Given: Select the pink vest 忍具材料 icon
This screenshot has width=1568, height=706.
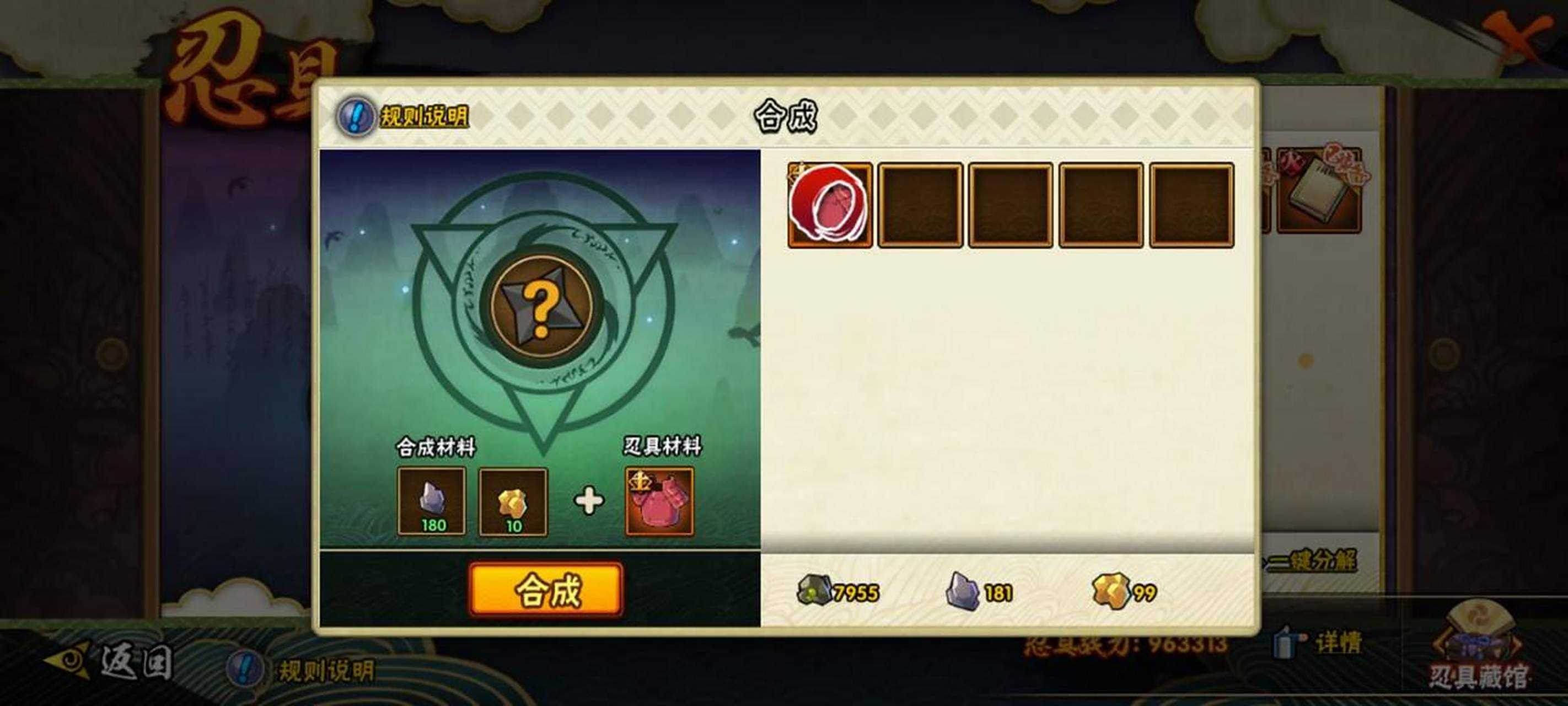Looking at the screenshot, I should click(x=660, y=502).
